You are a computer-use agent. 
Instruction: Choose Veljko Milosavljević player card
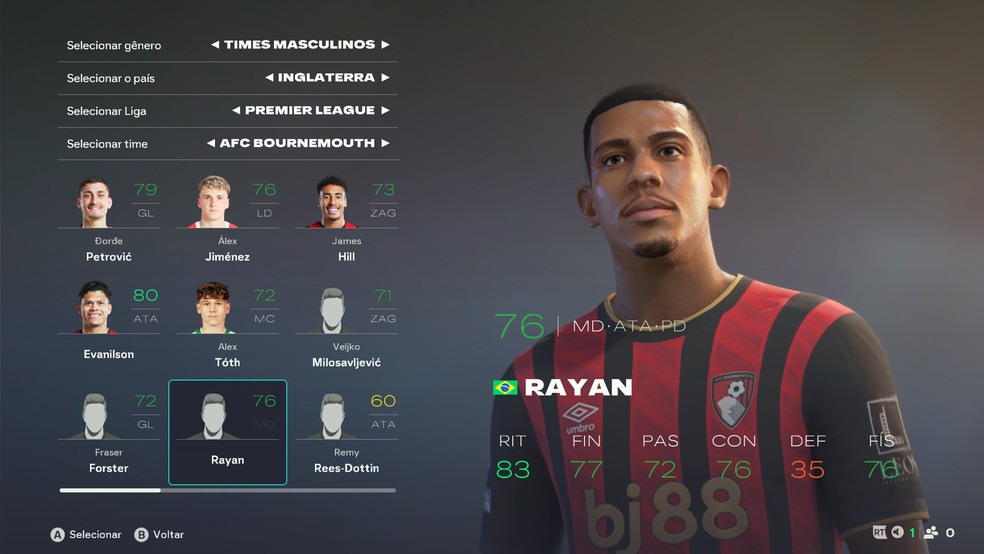click(x=346, y=325)
